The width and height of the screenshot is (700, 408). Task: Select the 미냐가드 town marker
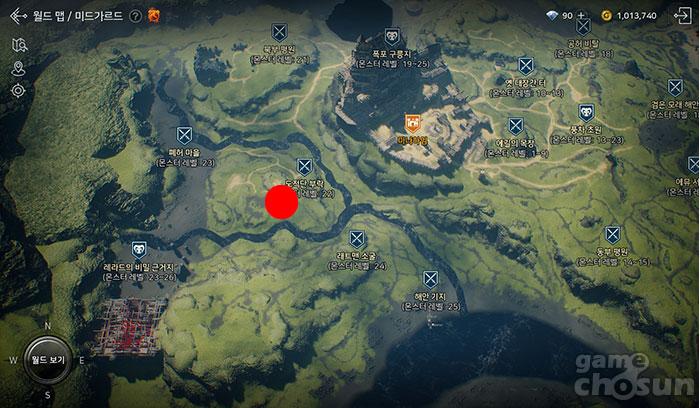tap(412, 123)
